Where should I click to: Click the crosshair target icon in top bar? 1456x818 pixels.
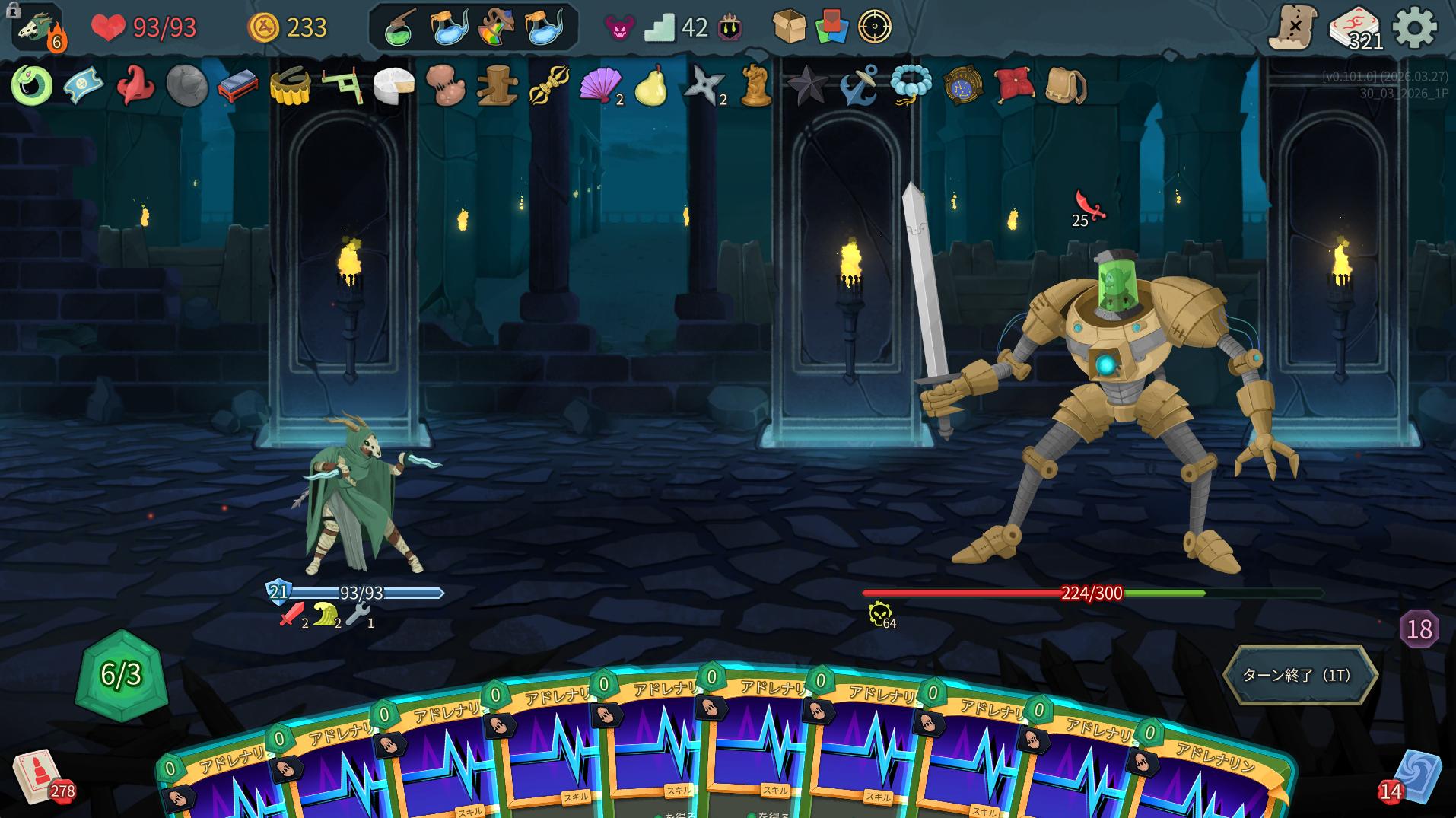pyautogui.click(x=874, y=27)
